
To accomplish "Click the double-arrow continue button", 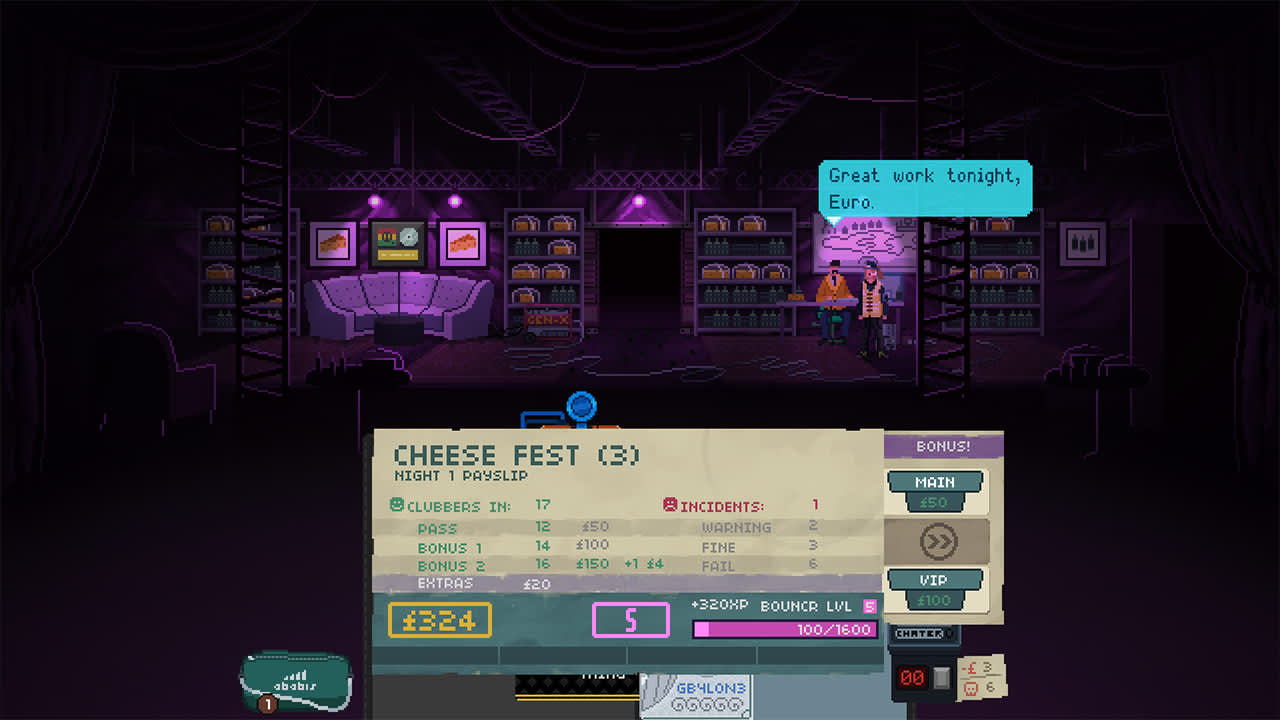I will [x=937, y=542].
